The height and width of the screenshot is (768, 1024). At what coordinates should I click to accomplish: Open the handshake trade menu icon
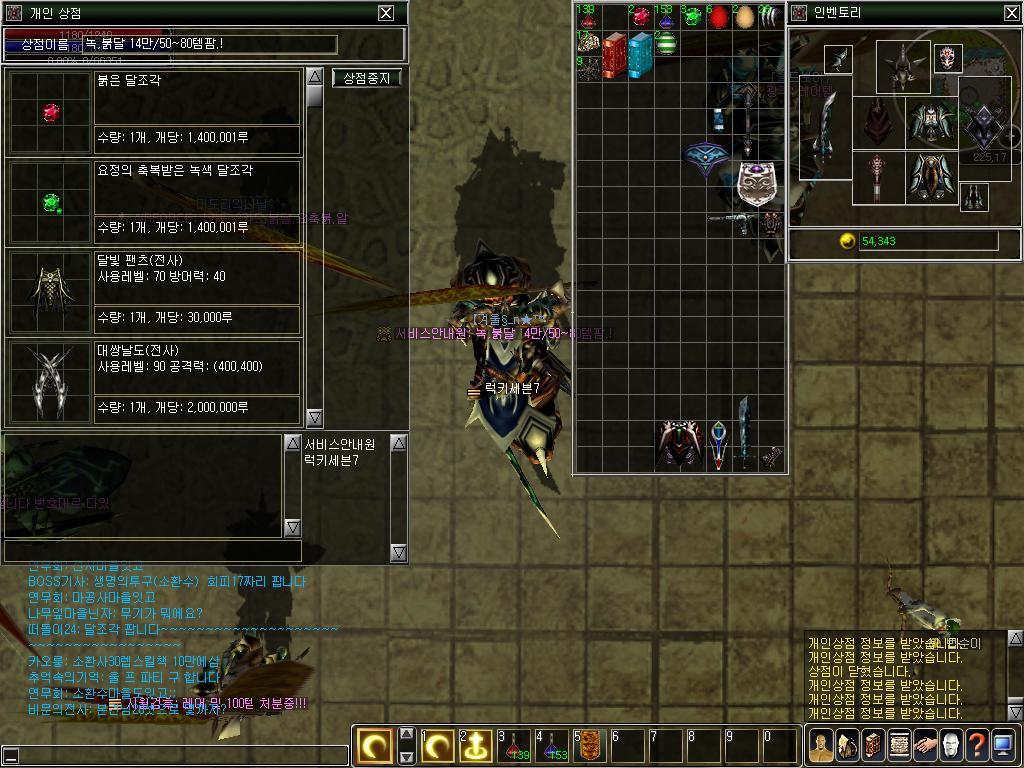(924, 746)
